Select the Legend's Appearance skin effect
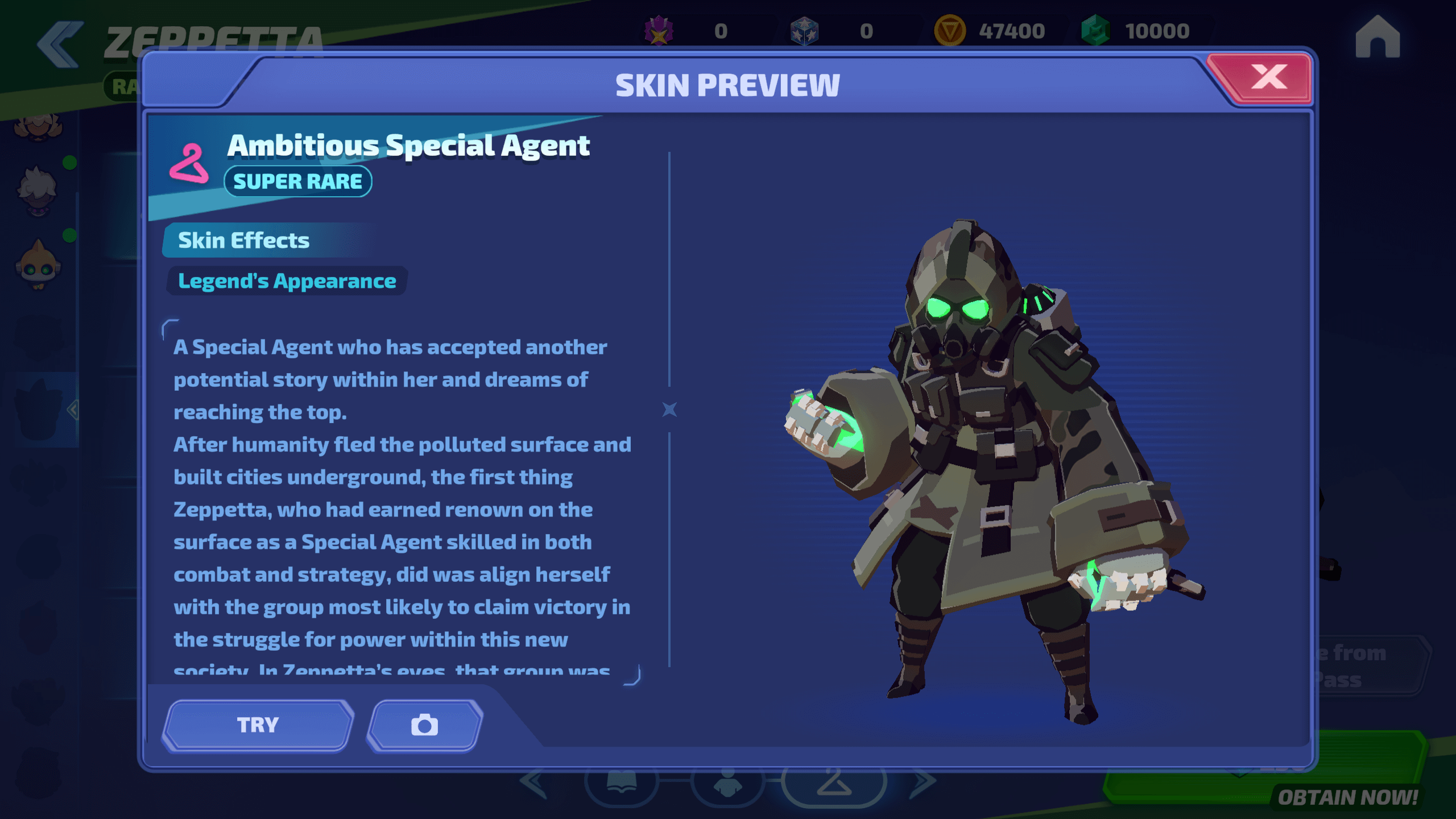Viewport: 1456px width, 819px height. [x=287, y=281]
